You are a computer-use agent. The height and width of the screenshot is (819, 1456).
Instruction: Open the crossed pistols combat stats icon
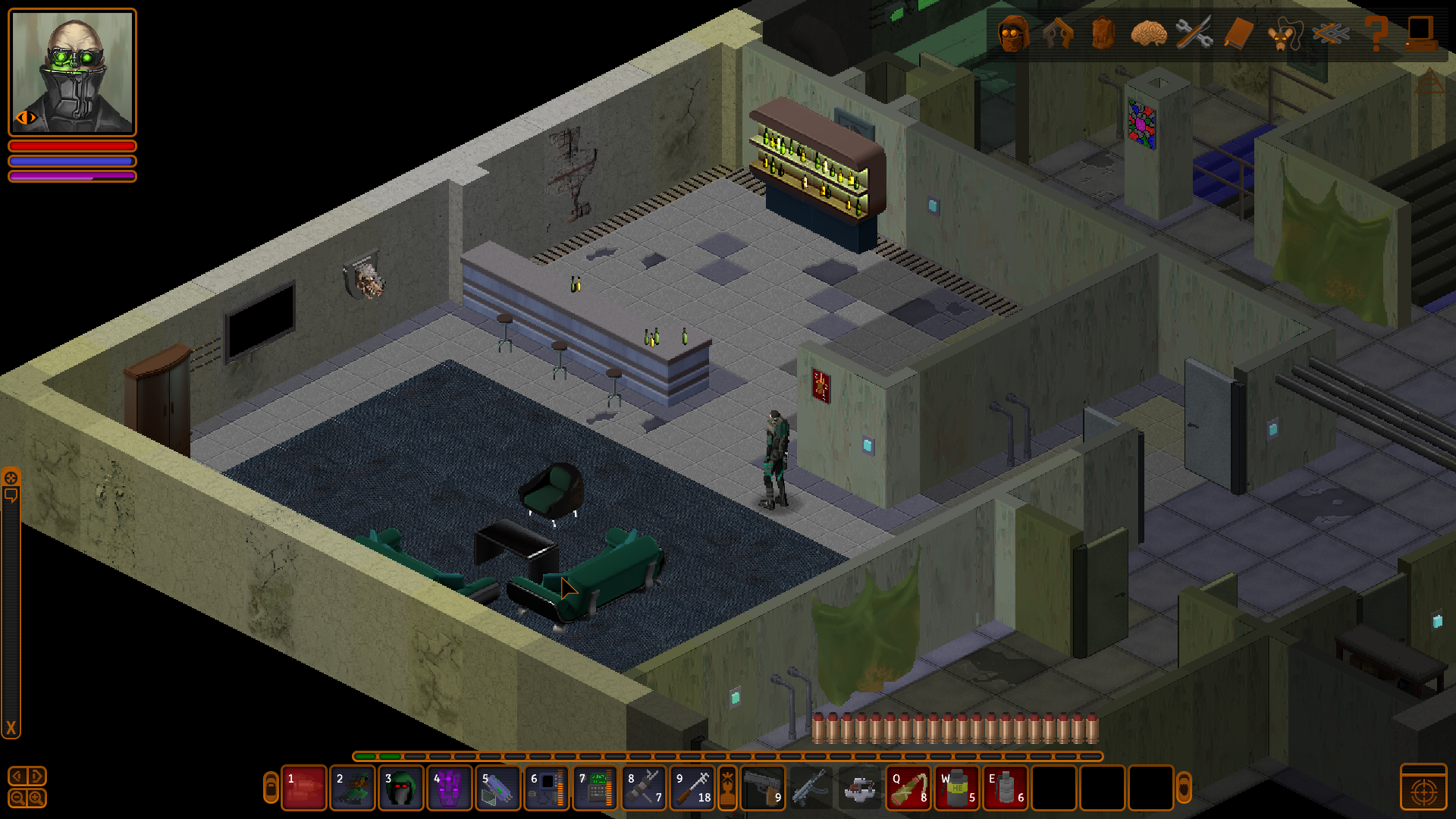pos(1058,34)
